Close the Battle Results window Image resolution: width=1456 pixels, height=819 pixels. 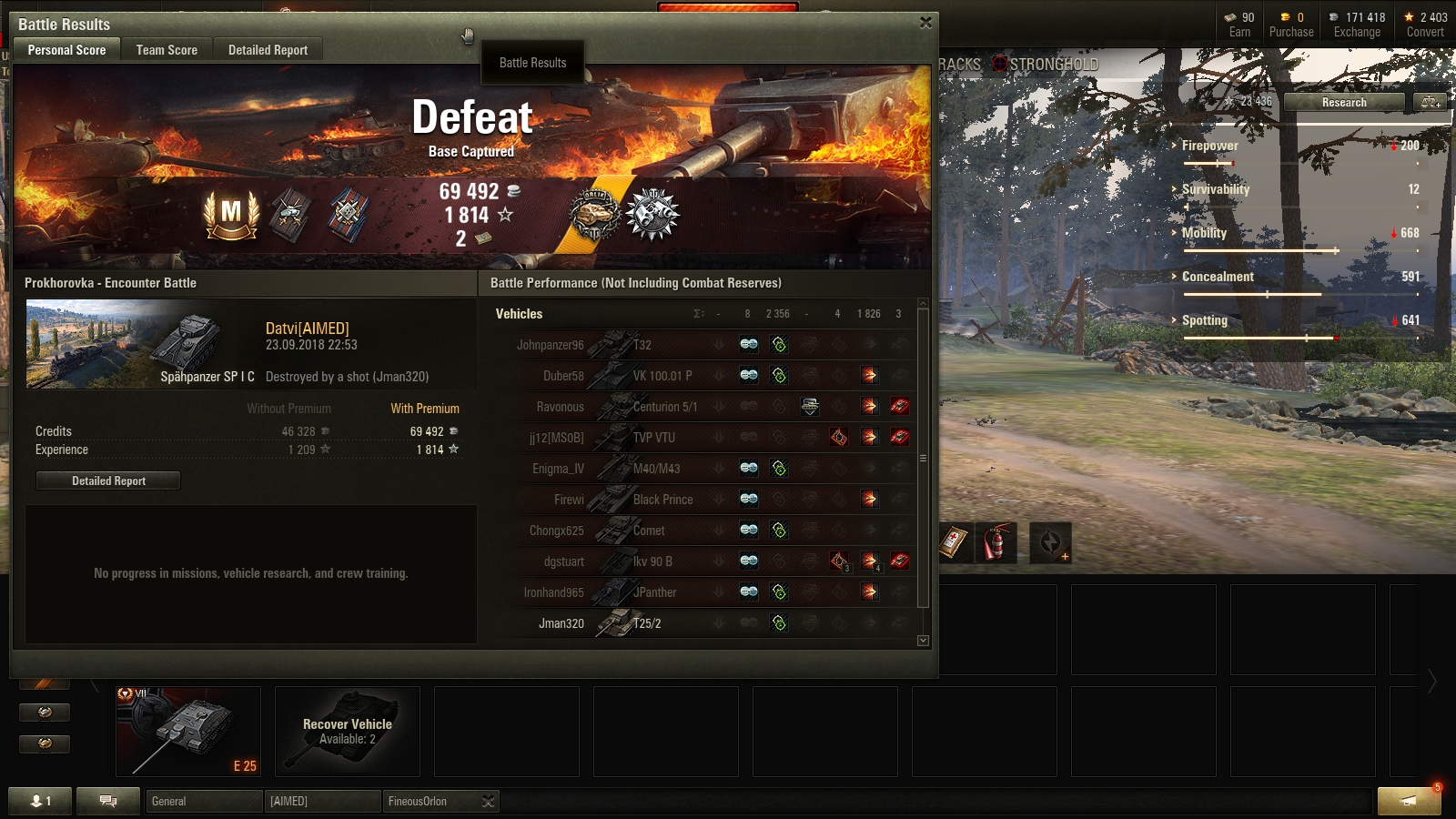point(925,23)
